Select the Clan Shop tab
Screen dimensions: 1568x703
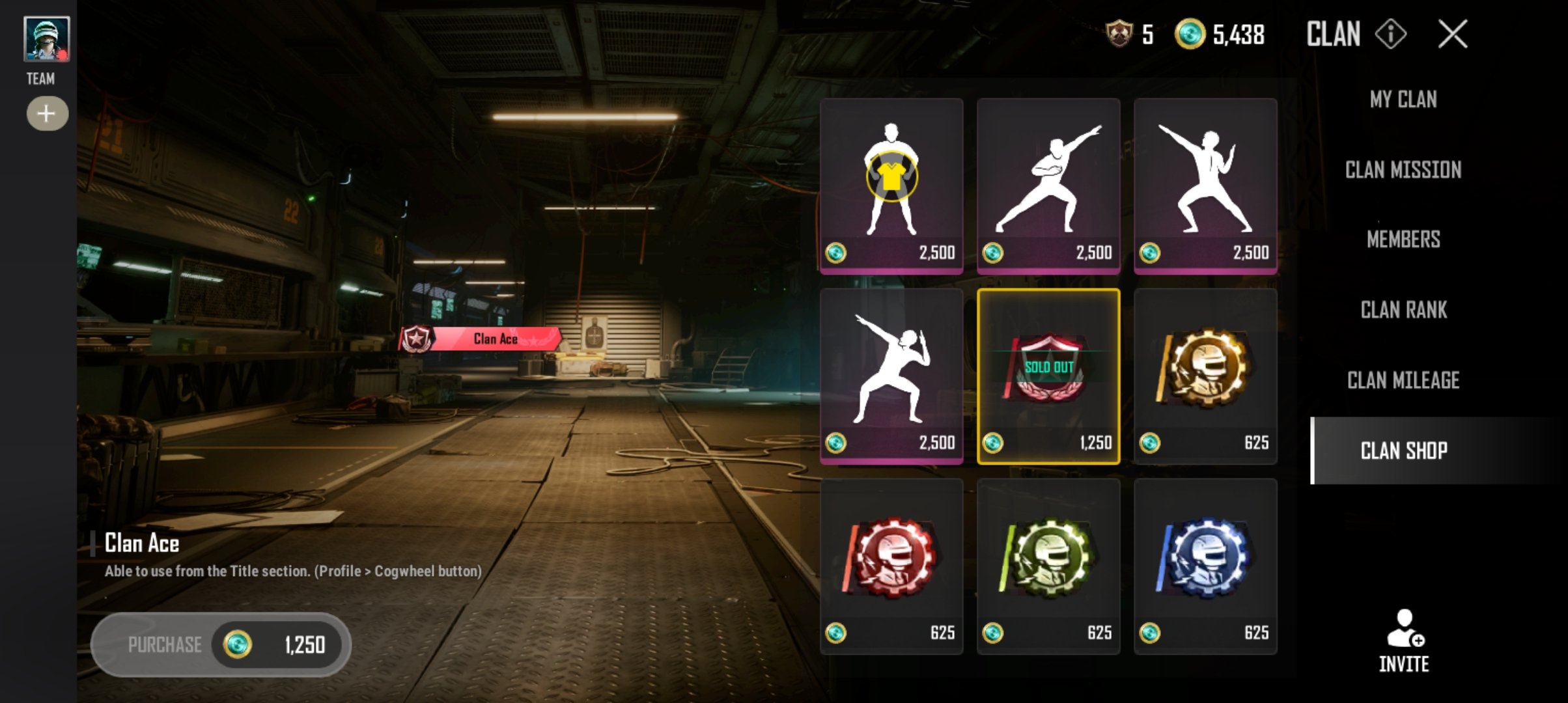coord(1403,450)
